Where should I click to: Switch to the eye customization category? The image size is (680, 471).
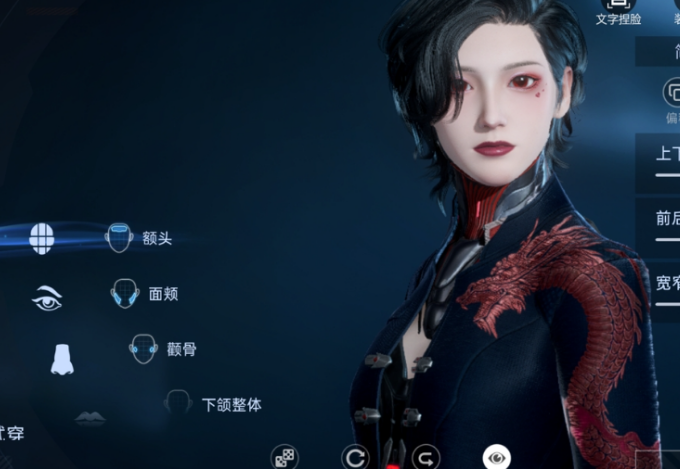point(48,297)
